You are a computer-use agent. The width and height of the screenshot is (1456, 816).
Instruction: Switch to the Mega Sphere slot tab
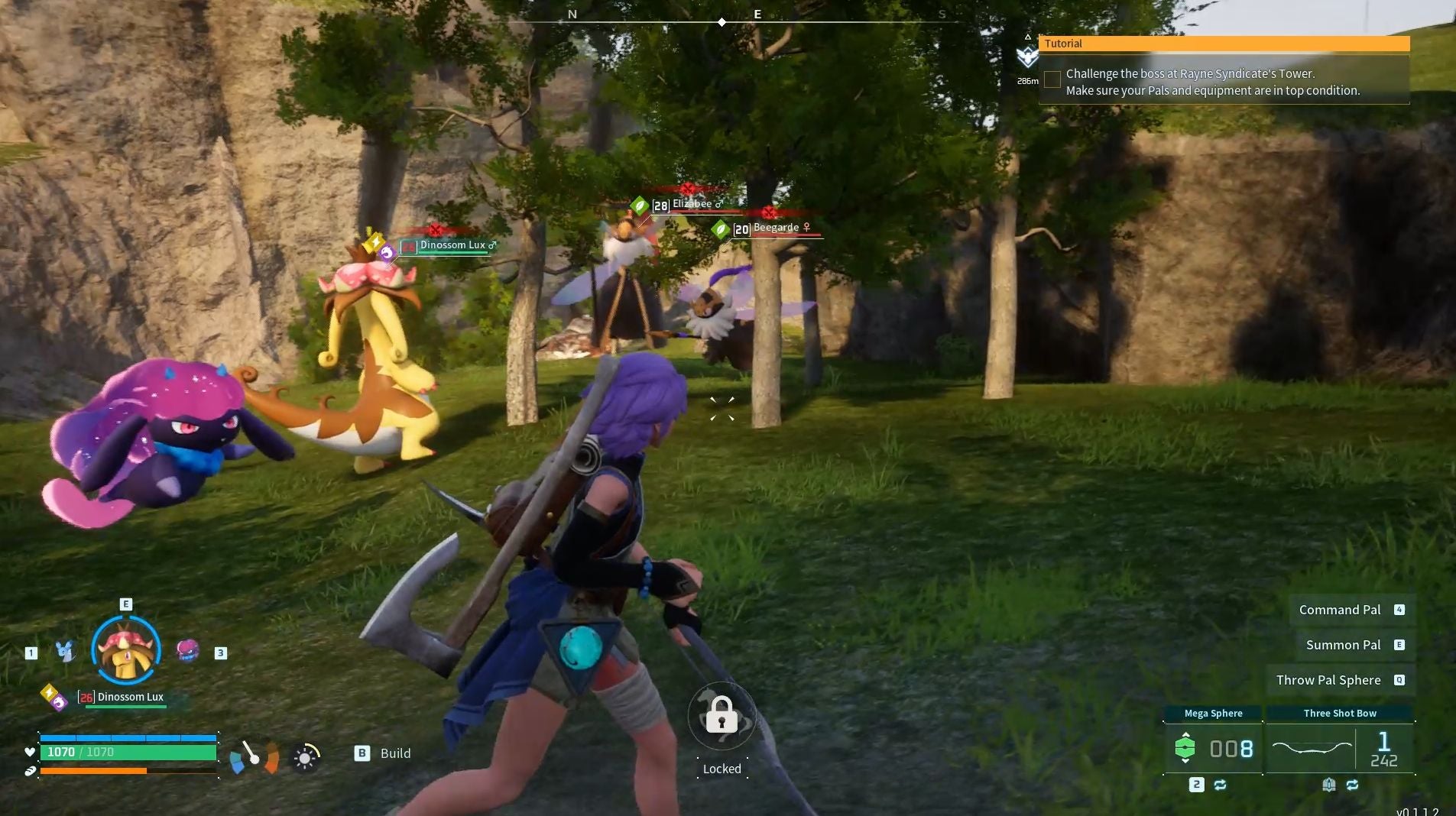(x=1213, y=713)
